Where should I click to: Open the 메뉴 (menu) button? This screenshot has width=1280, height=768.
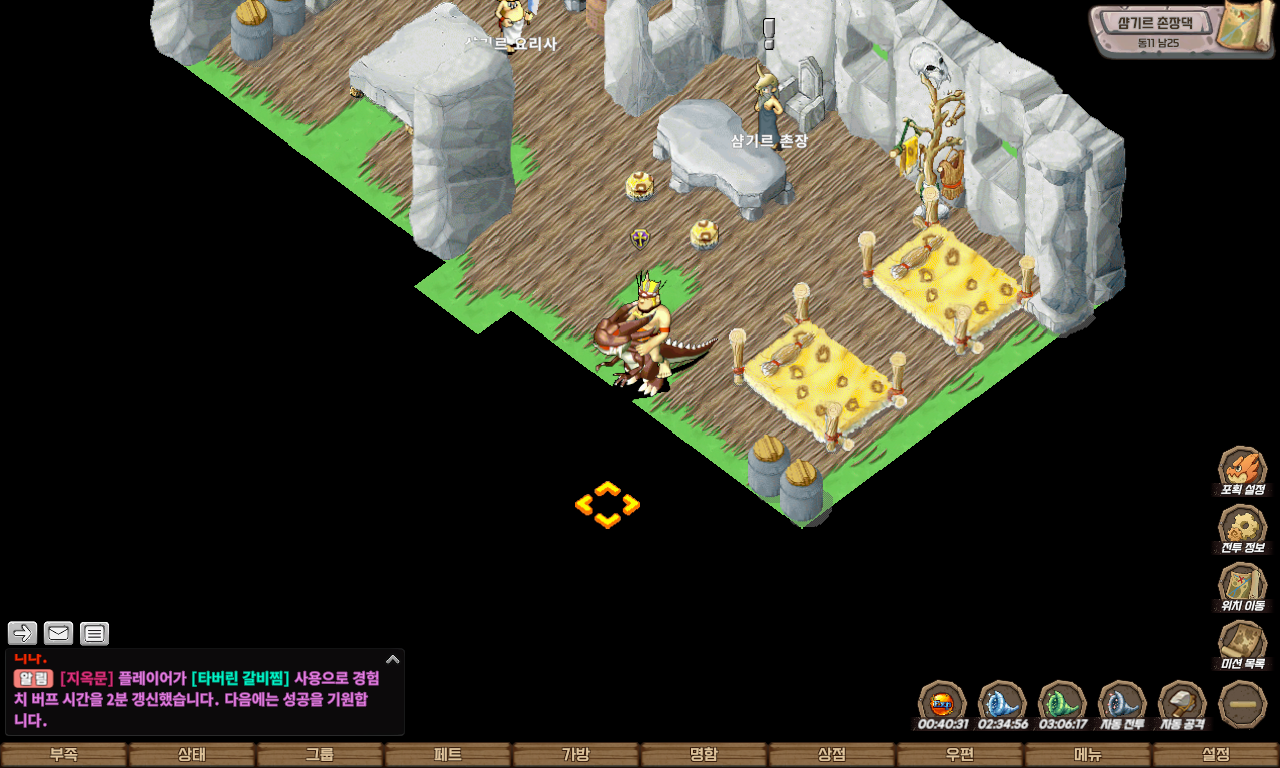(x=1088, y=755)
